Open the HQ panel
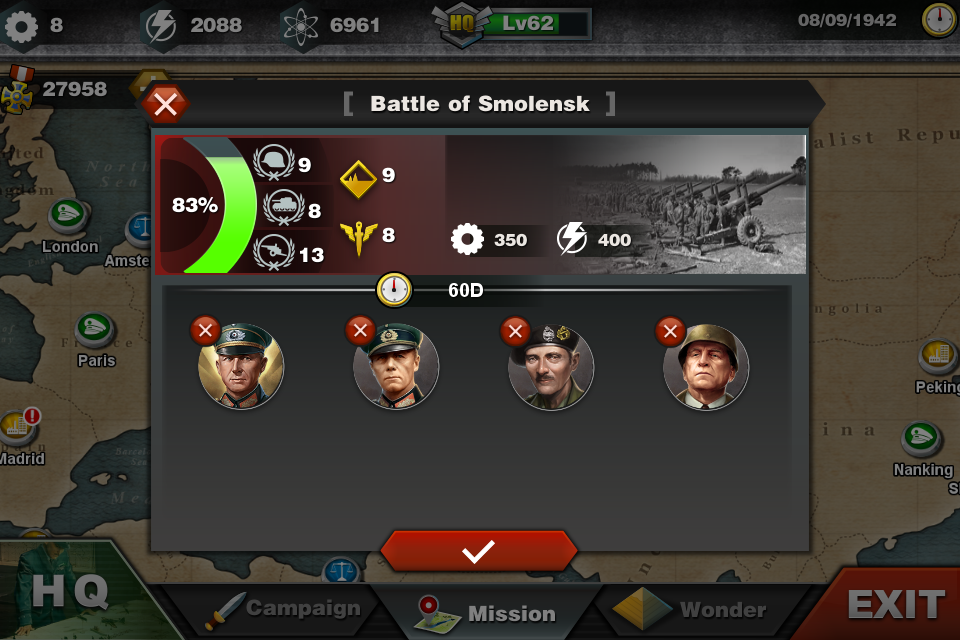This screenshot has width=960, height=640. point(68,592)
